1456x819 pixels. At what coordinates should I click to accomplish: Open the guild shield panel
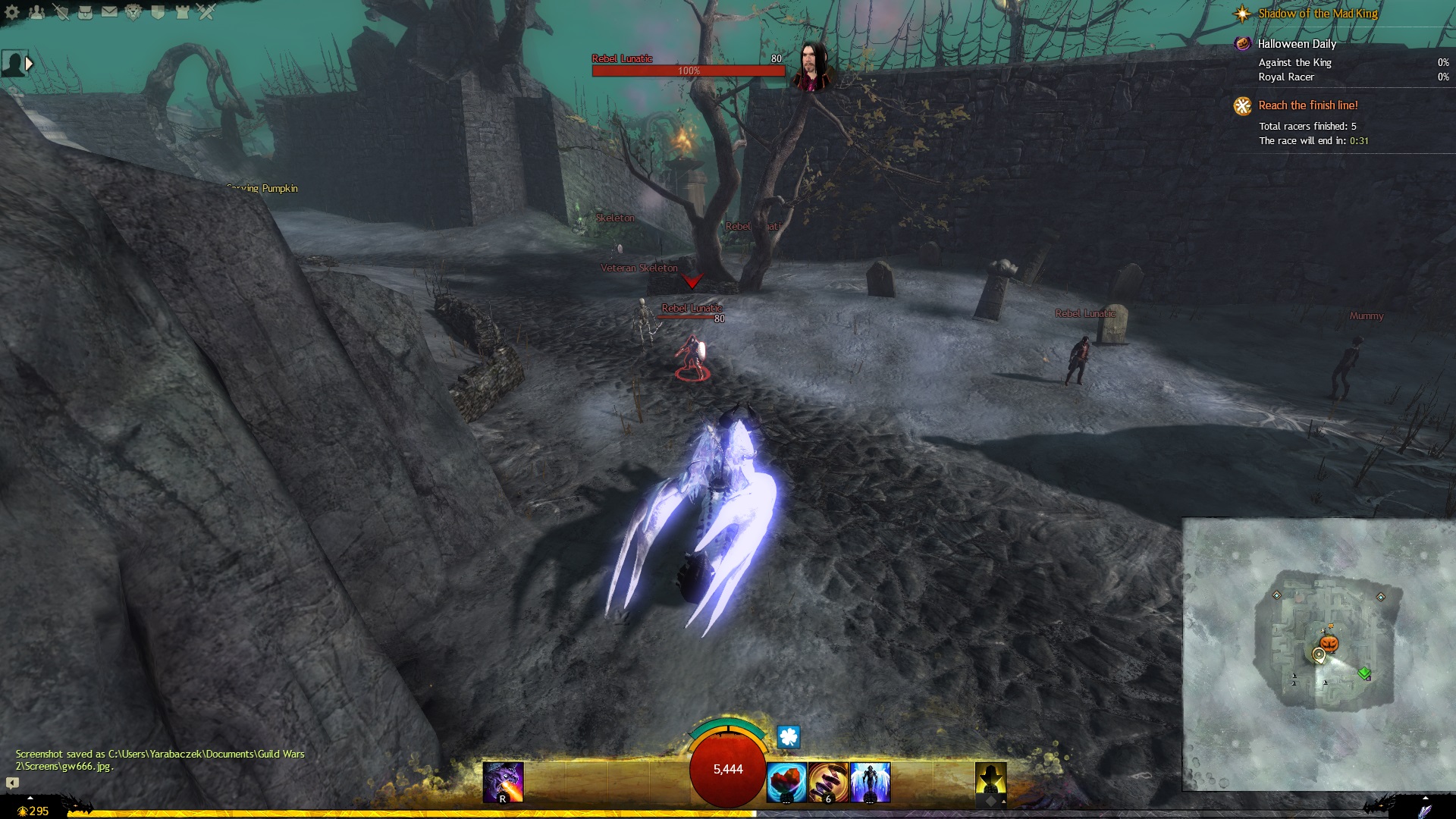[158, 12]
